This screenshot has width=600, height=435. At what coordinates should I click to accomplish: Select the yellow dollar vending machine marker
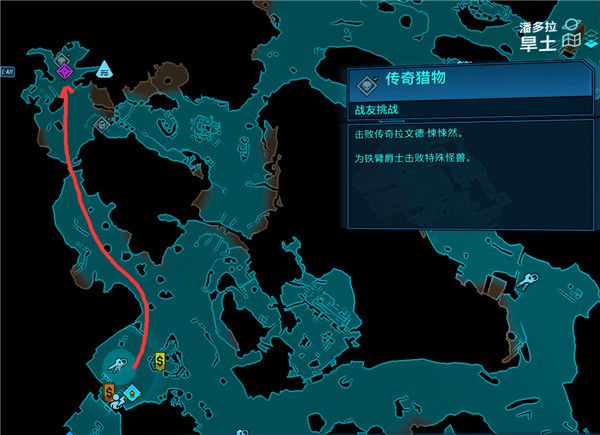(160, 361)
